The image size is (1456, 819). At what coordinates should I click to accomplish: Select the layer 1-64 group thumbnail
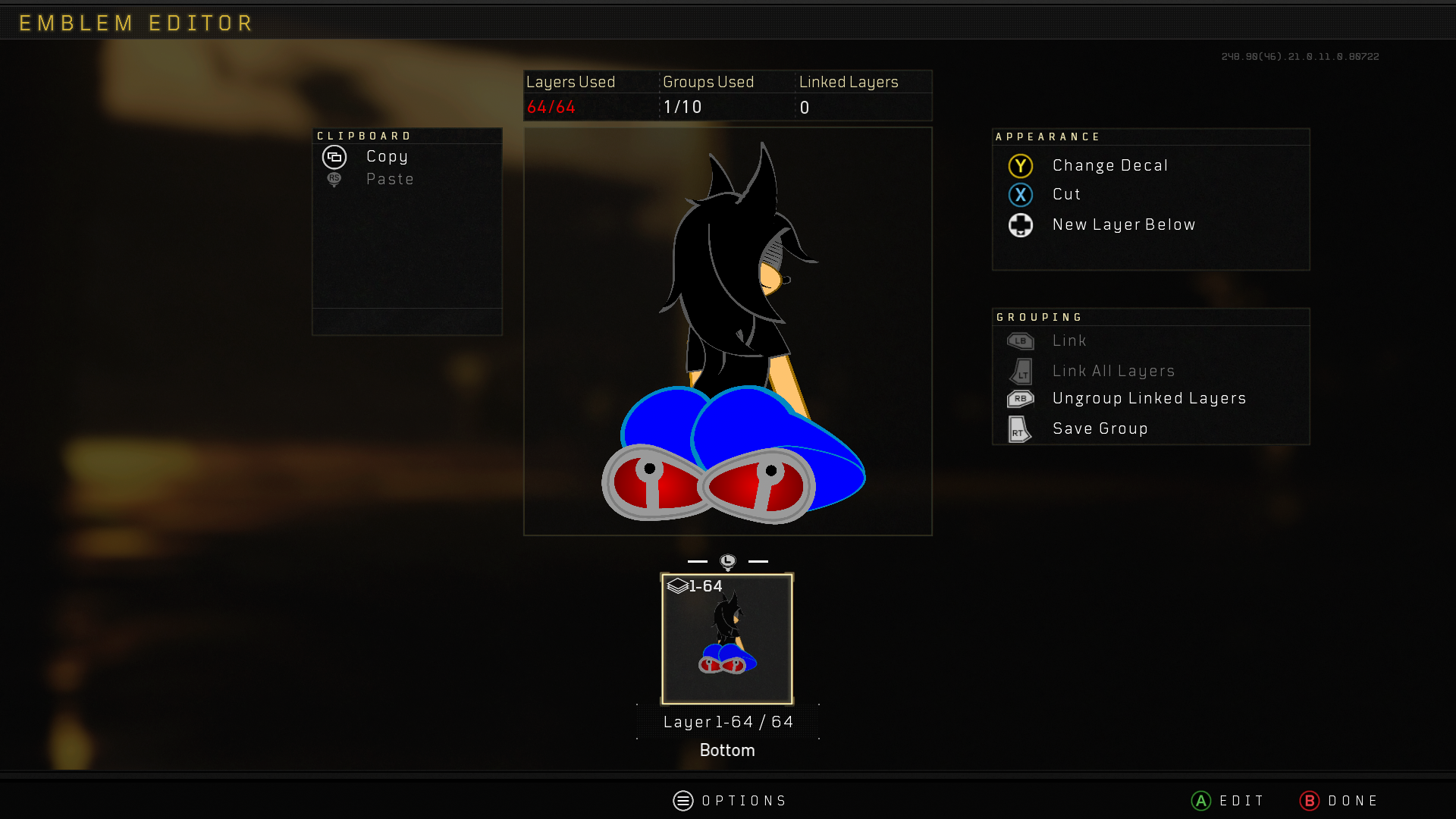coord(727,639)
